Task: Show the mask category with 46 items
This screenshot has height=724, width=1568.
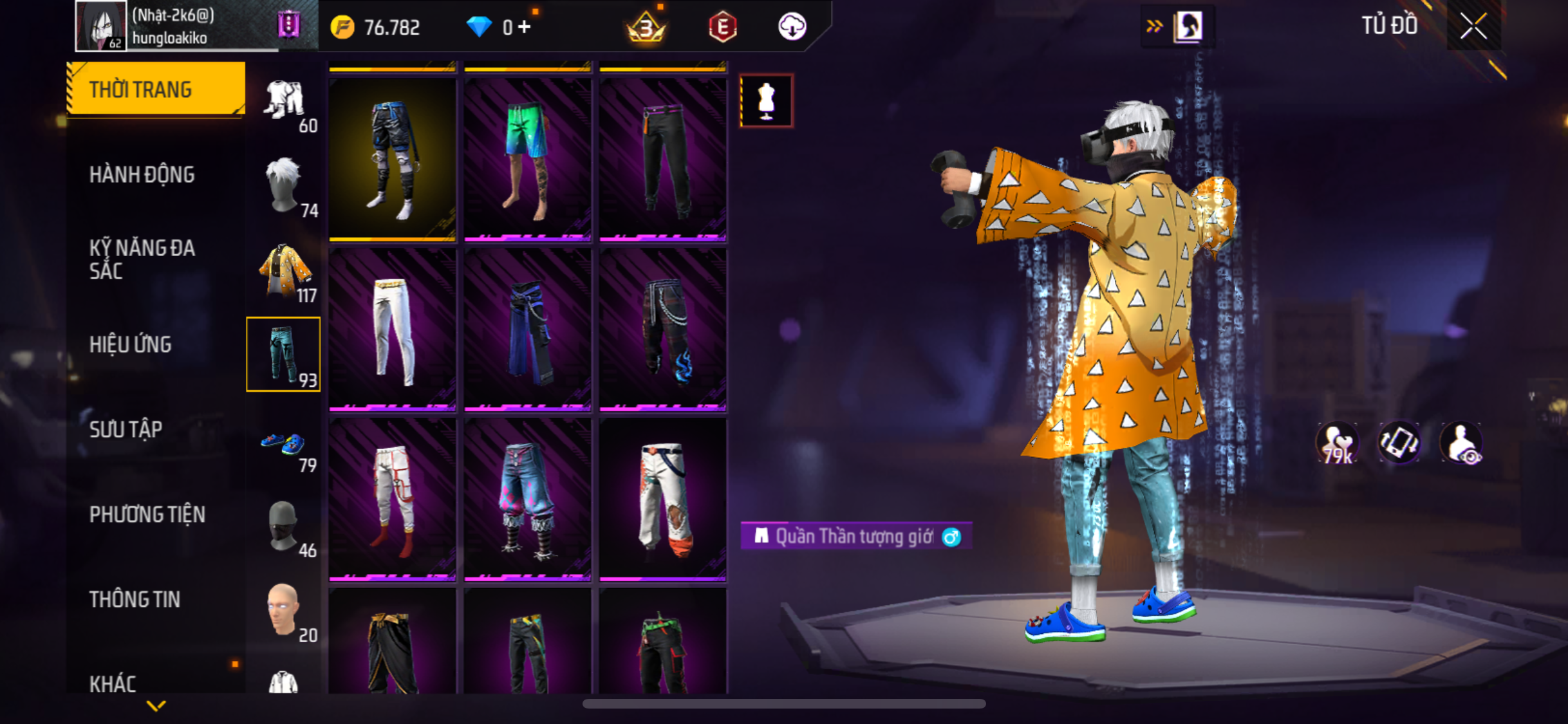Action: [x=284, y=528]
